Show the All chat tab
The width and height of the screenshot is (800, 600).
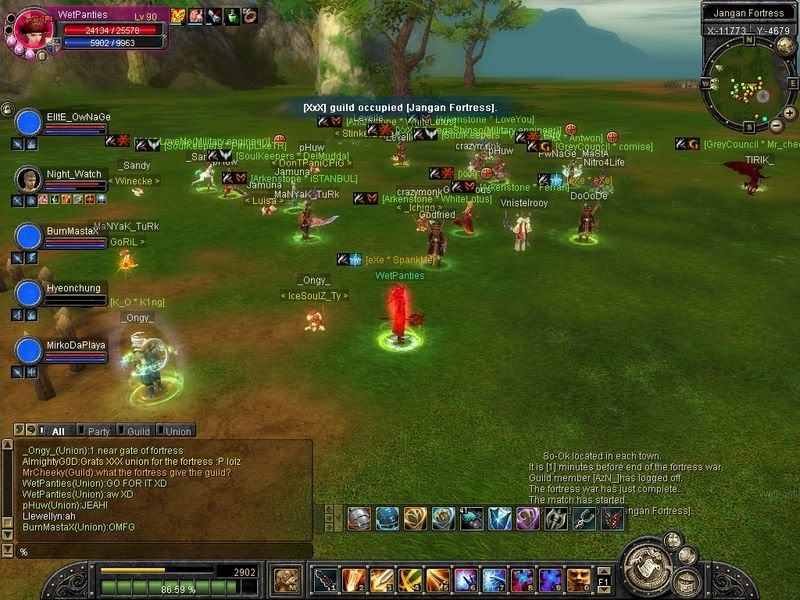pos(57,431)
